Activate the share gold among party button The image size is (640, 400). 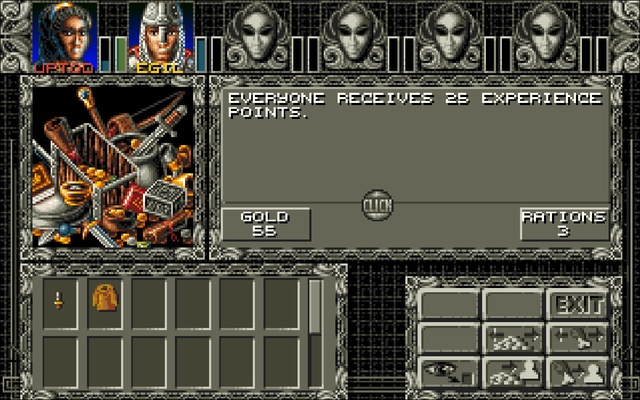pos(512,338)
